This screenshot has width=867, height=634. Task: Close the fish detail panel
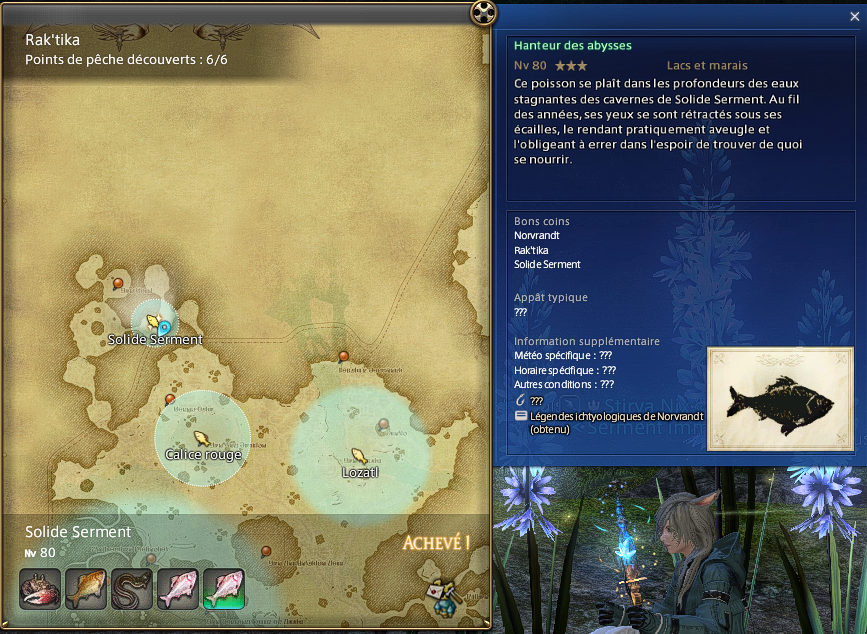(x=853, y=16)
